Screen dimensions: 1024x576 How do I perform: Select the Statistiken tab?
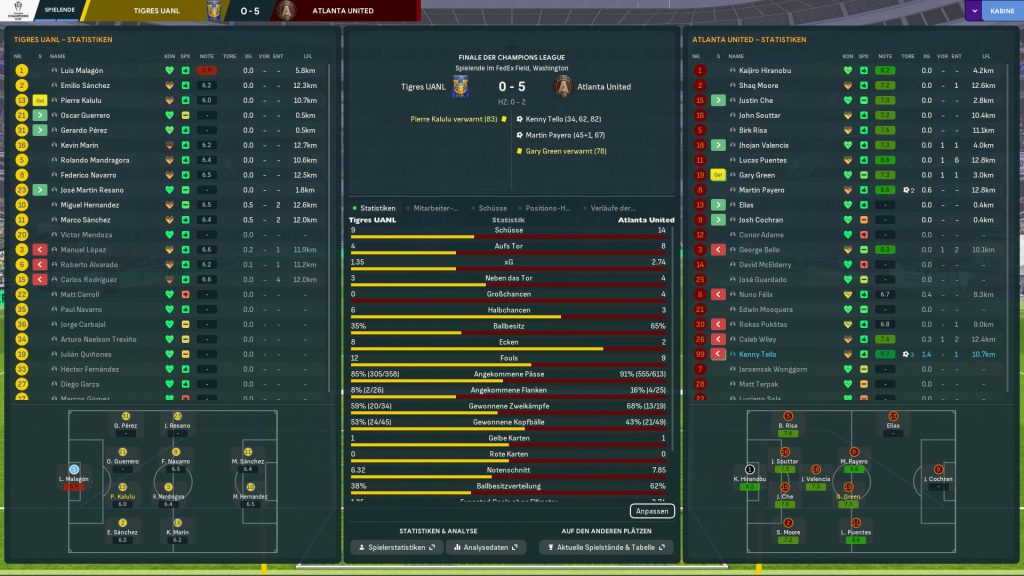pyautogui.click(x=377, y=208)
